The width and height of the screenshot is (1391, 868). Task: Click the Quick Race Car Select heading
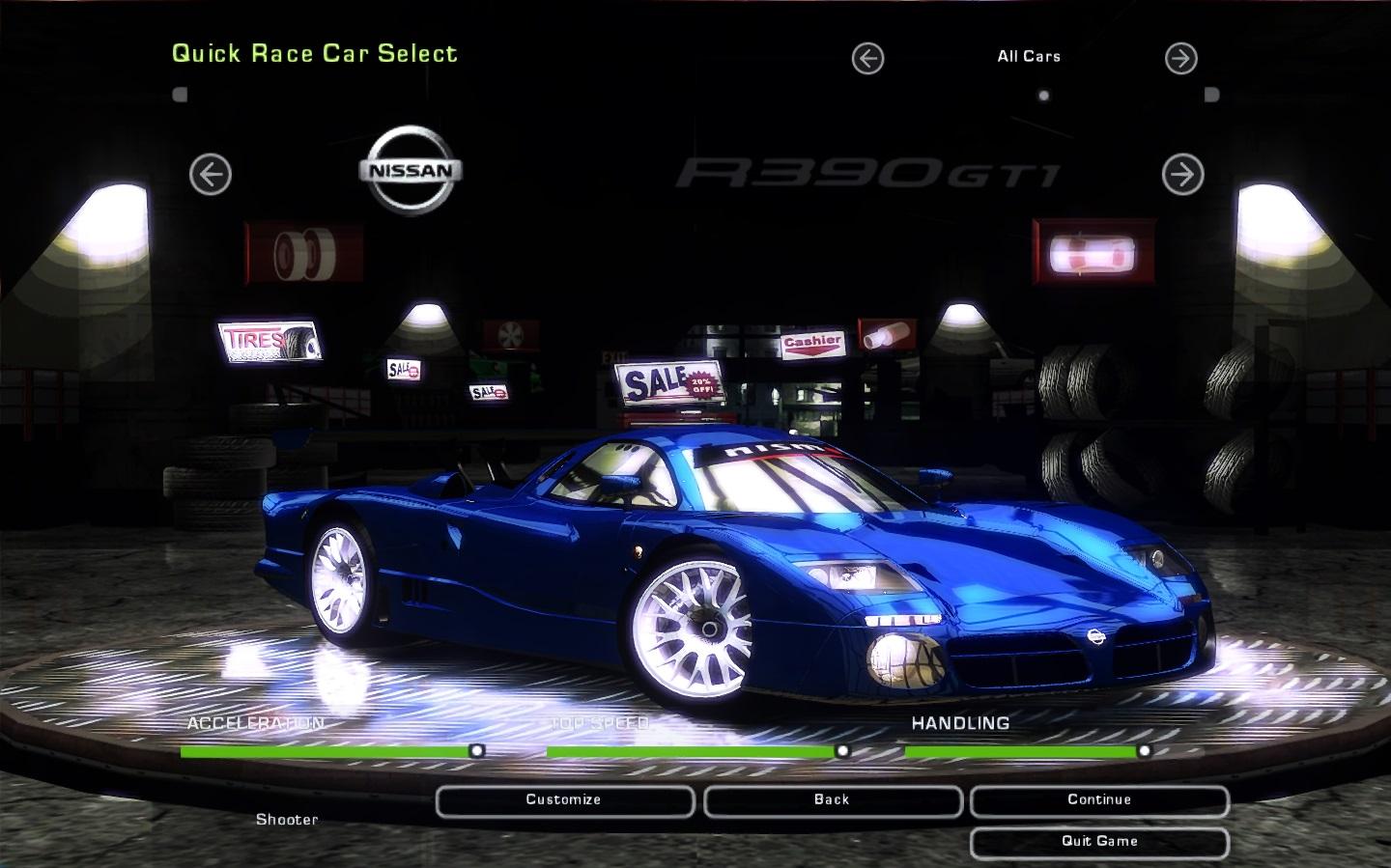(x=315, y=54)
